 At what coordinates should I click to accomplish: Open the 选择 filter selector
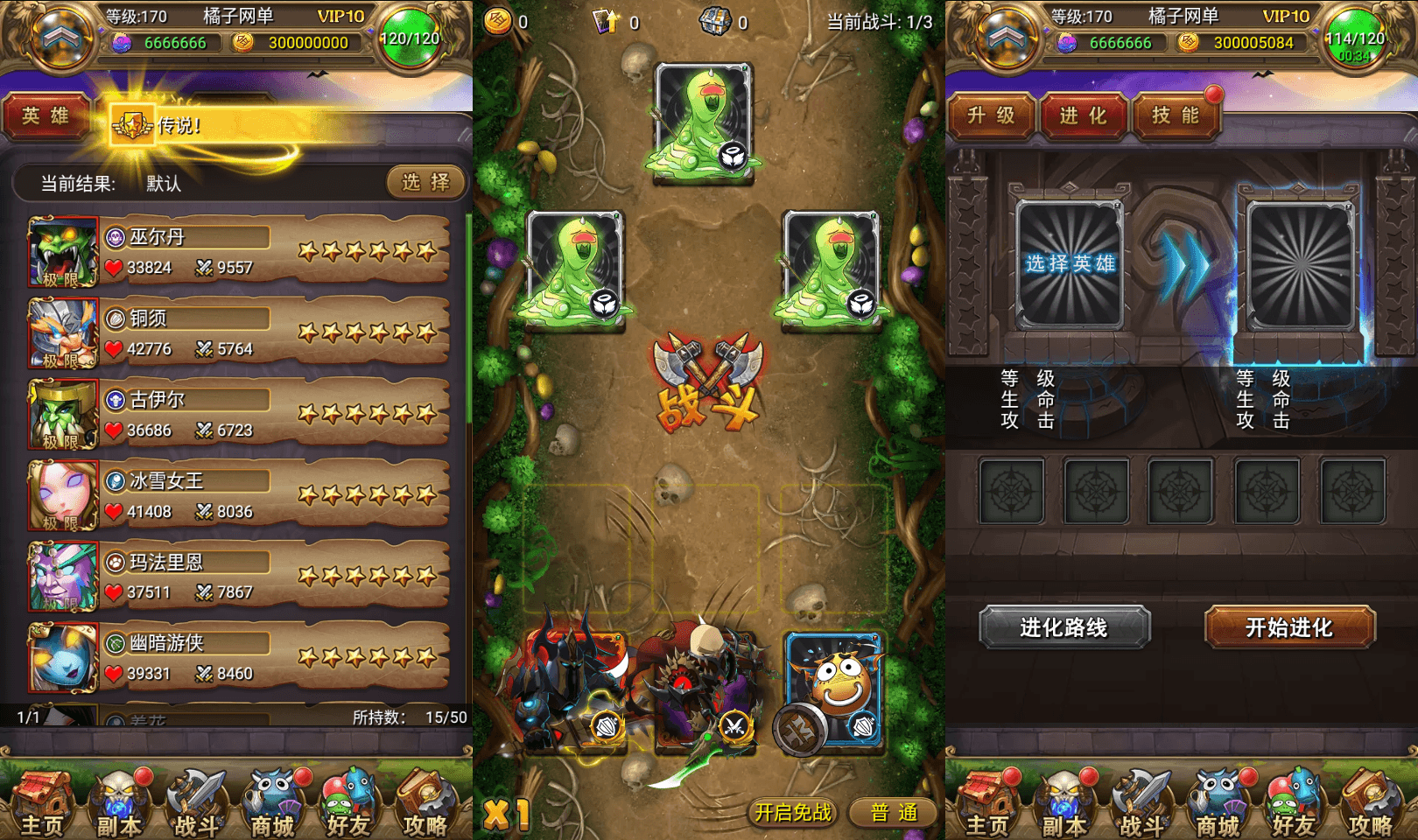(425, 183)
